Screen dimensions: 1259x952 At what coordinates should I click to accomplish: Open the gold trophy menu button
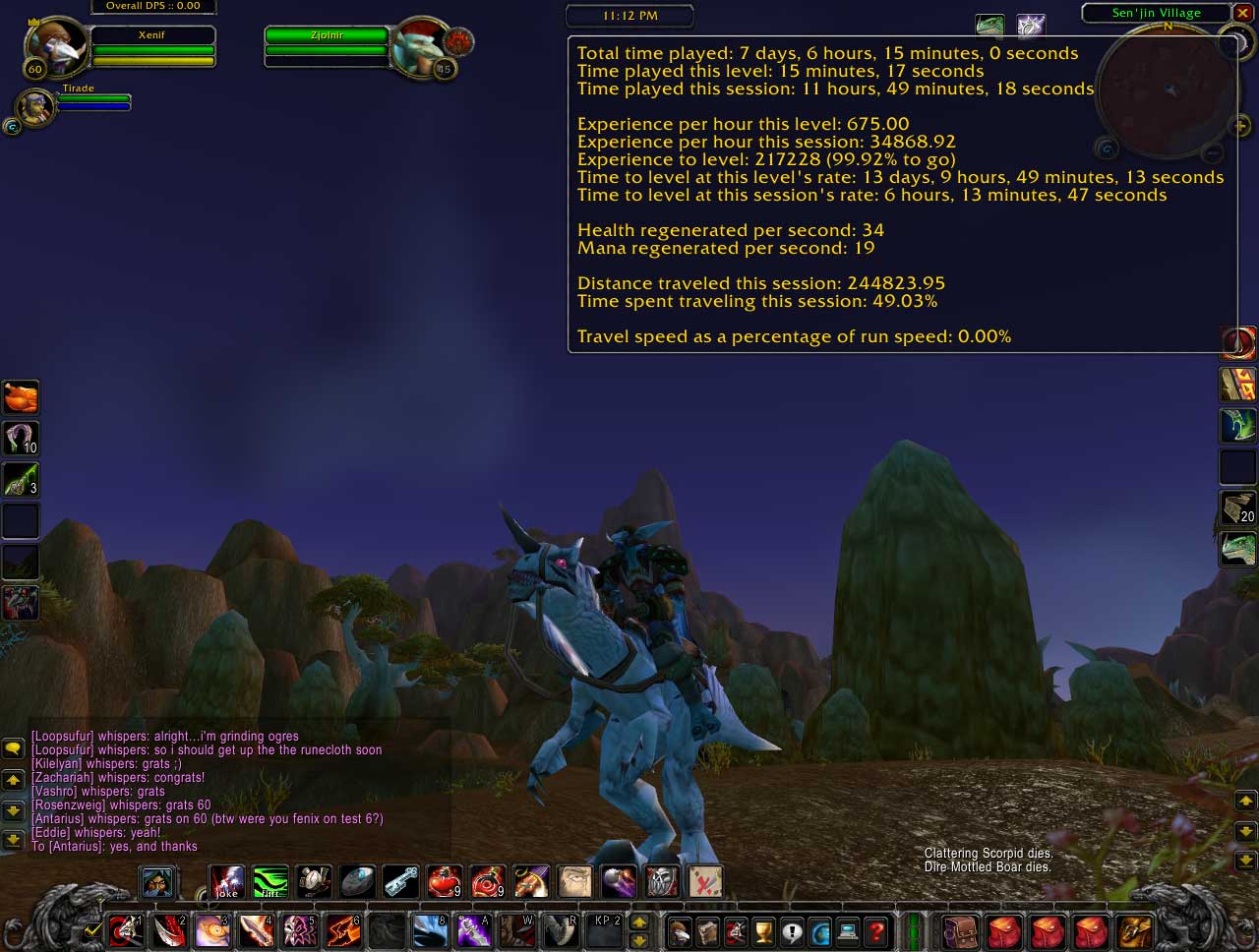tap(764, 930)
